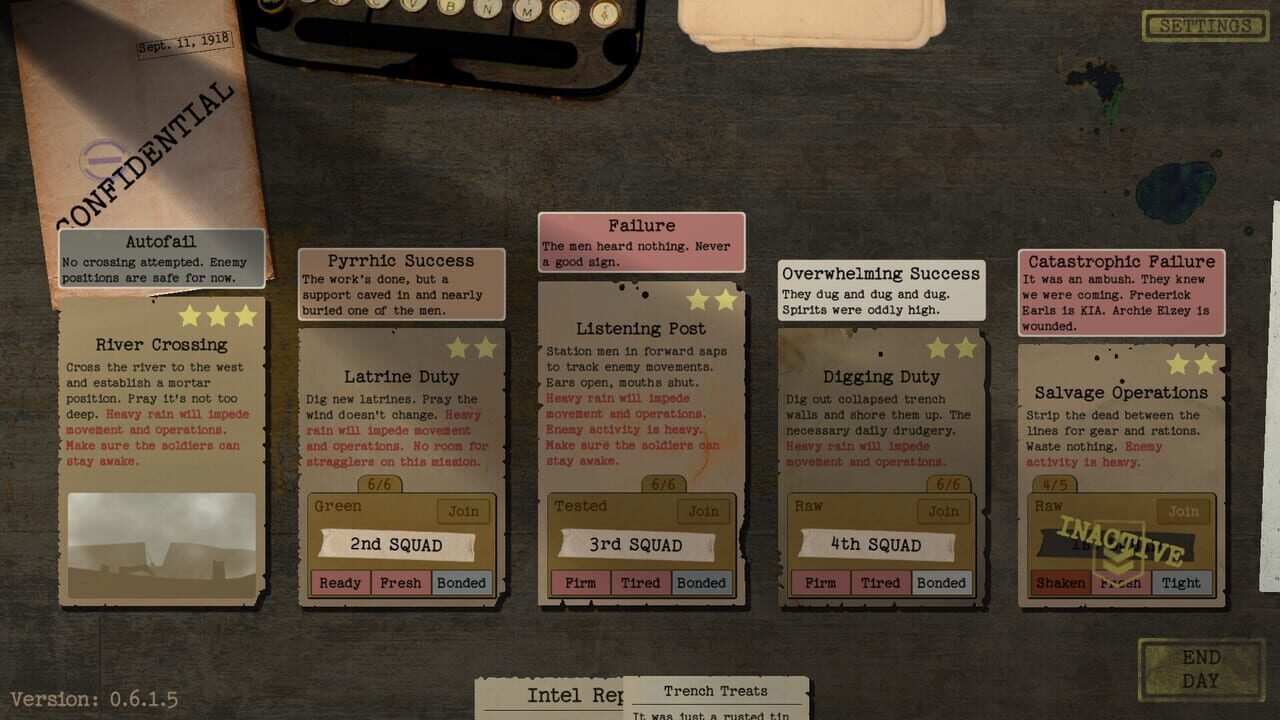Click Join on the Digging Duty card
Image resolution: width=1280 pixels, height=720 pixels.
(943, 511)
